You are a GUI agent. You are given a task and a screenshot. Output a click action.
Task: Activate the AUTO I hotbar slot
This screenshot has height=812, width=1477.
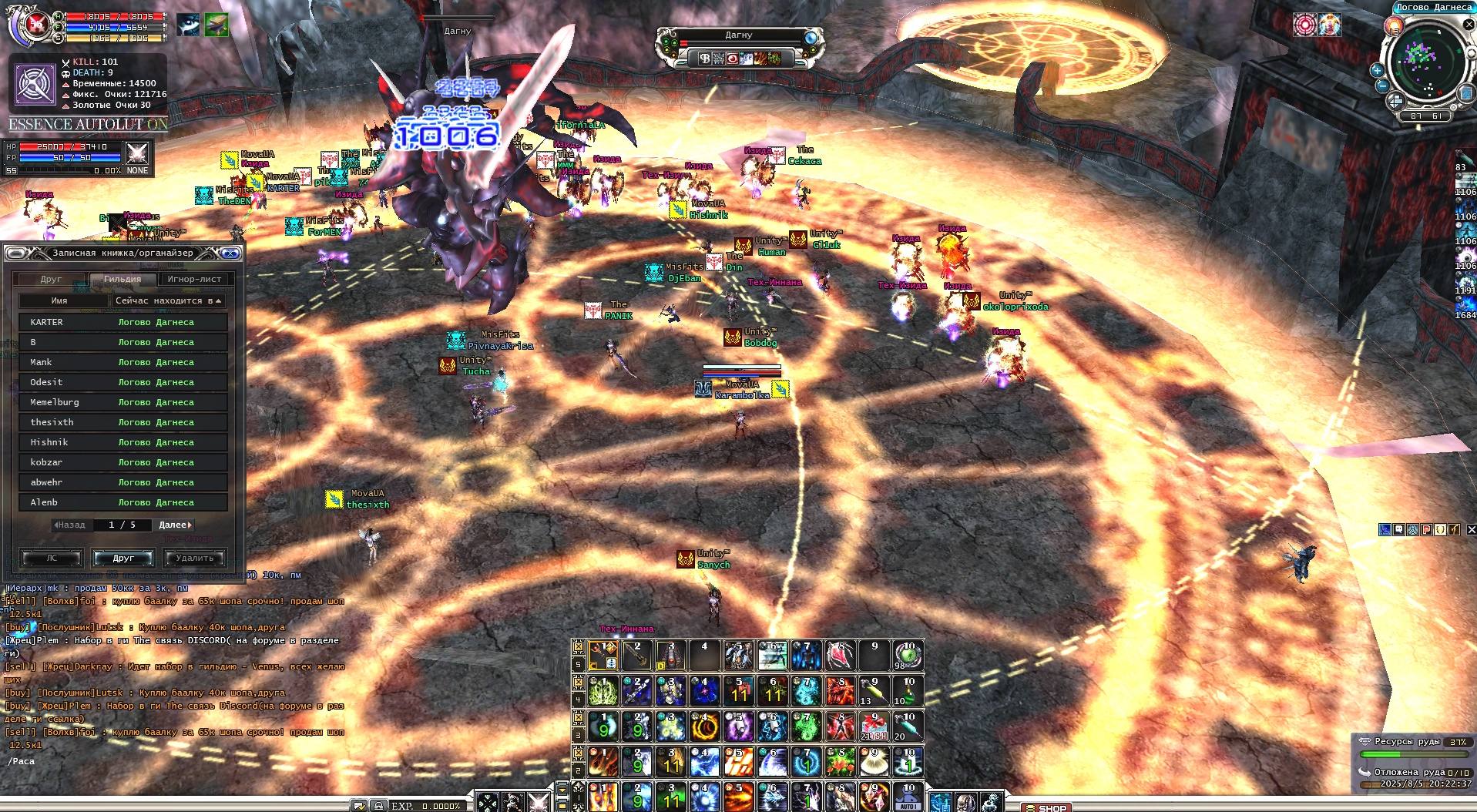pos(908,798)
